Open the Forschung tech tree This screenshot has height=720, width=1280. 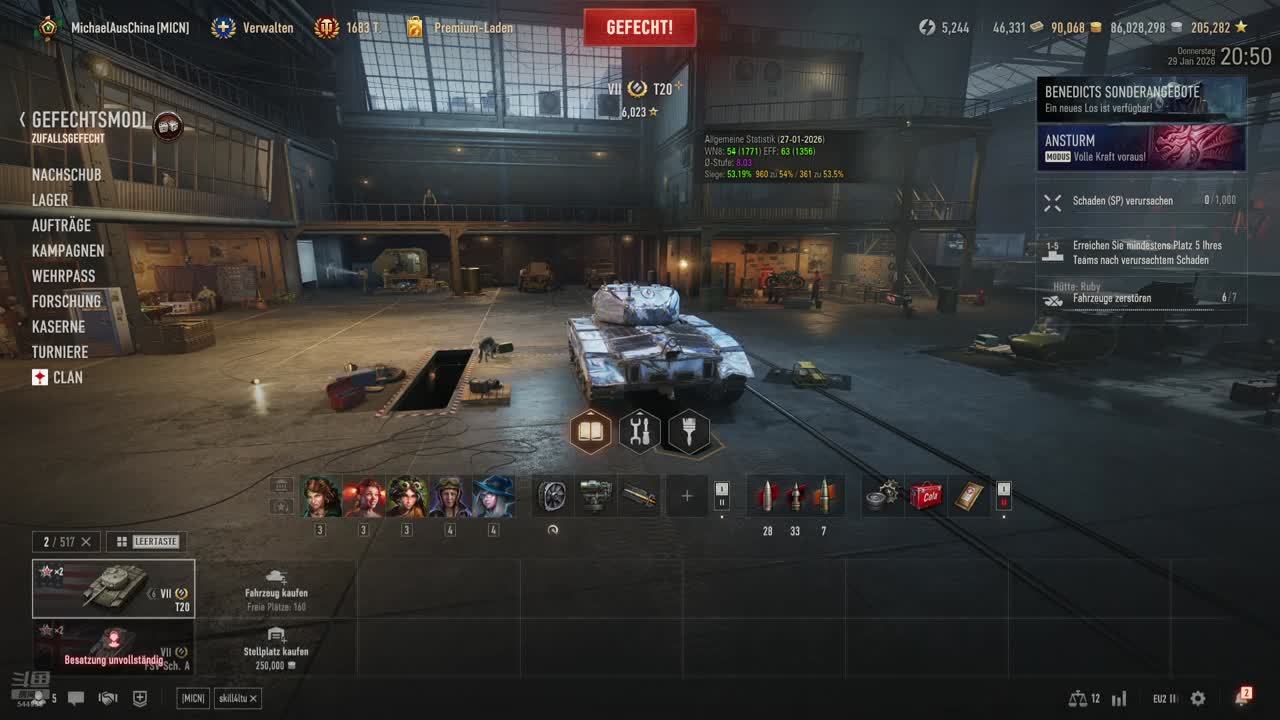pyautogui.click(x=66, y=301)
